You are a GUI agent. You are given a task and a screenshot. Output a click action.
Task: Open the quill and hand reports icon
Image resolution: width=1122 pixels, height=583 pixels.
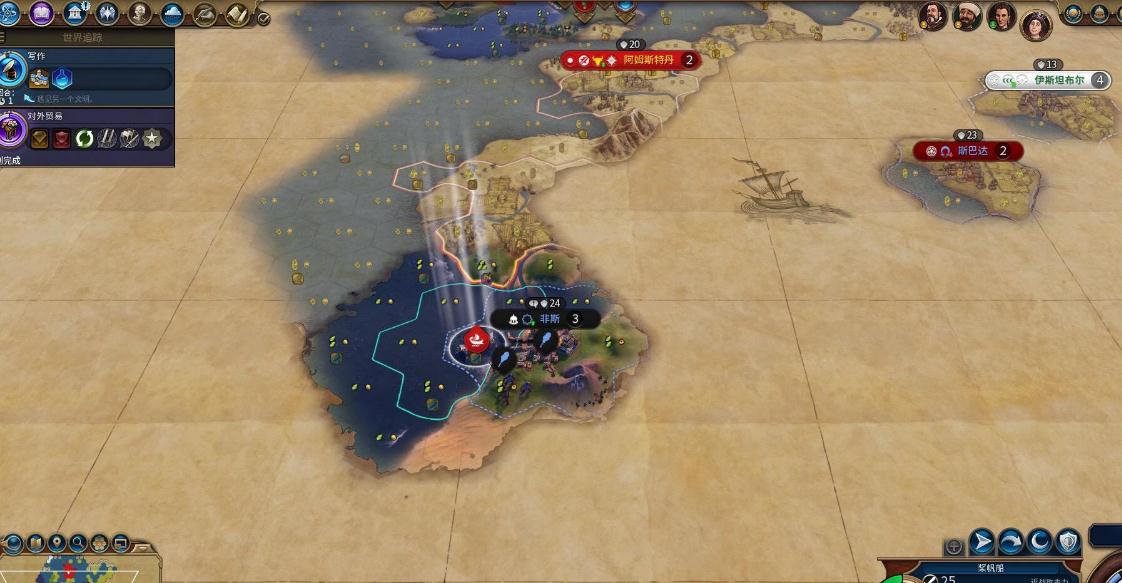point(205,13)
